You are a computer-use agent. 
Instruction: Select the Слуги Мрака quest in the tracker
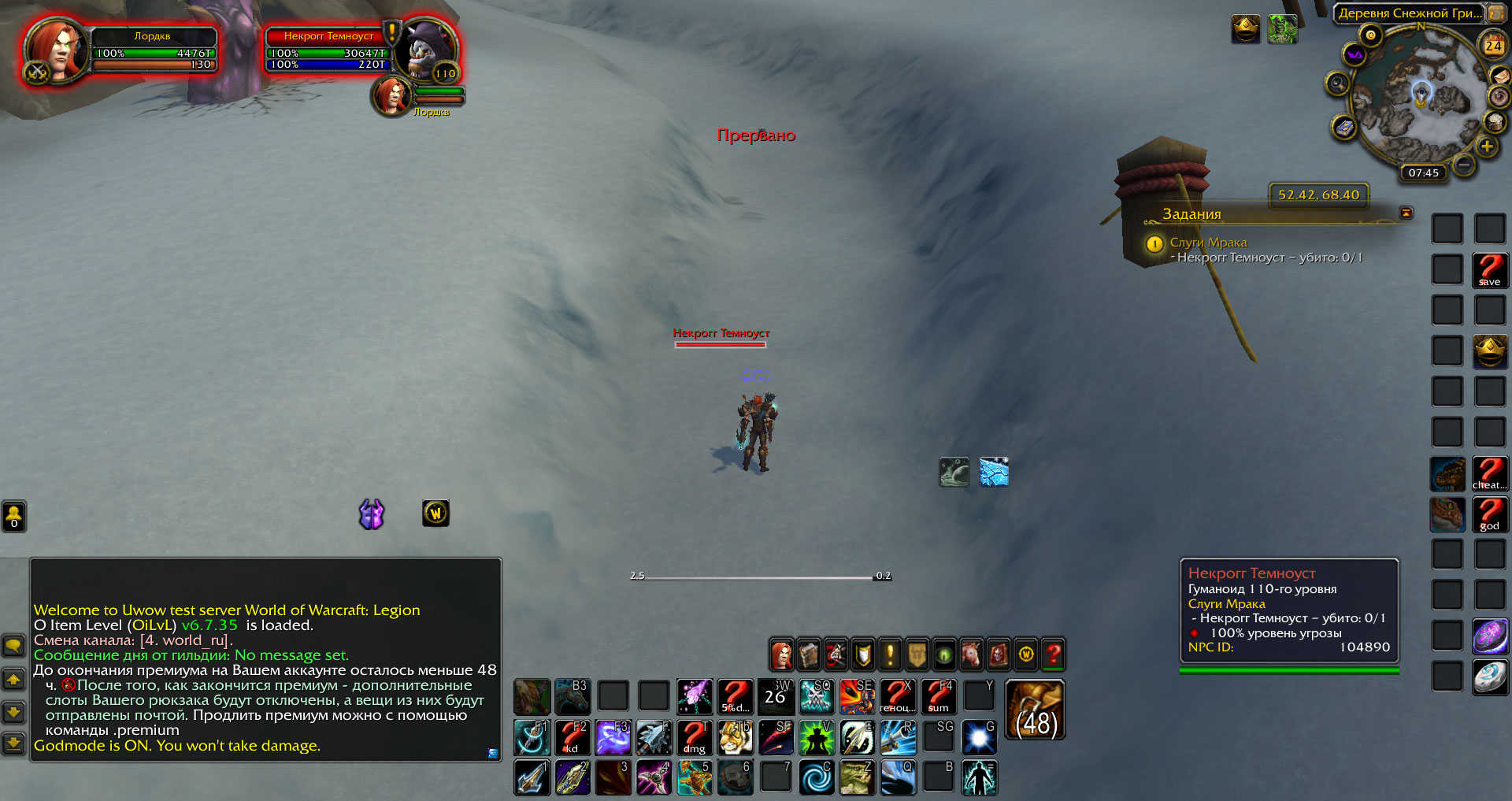[1208, 243]
